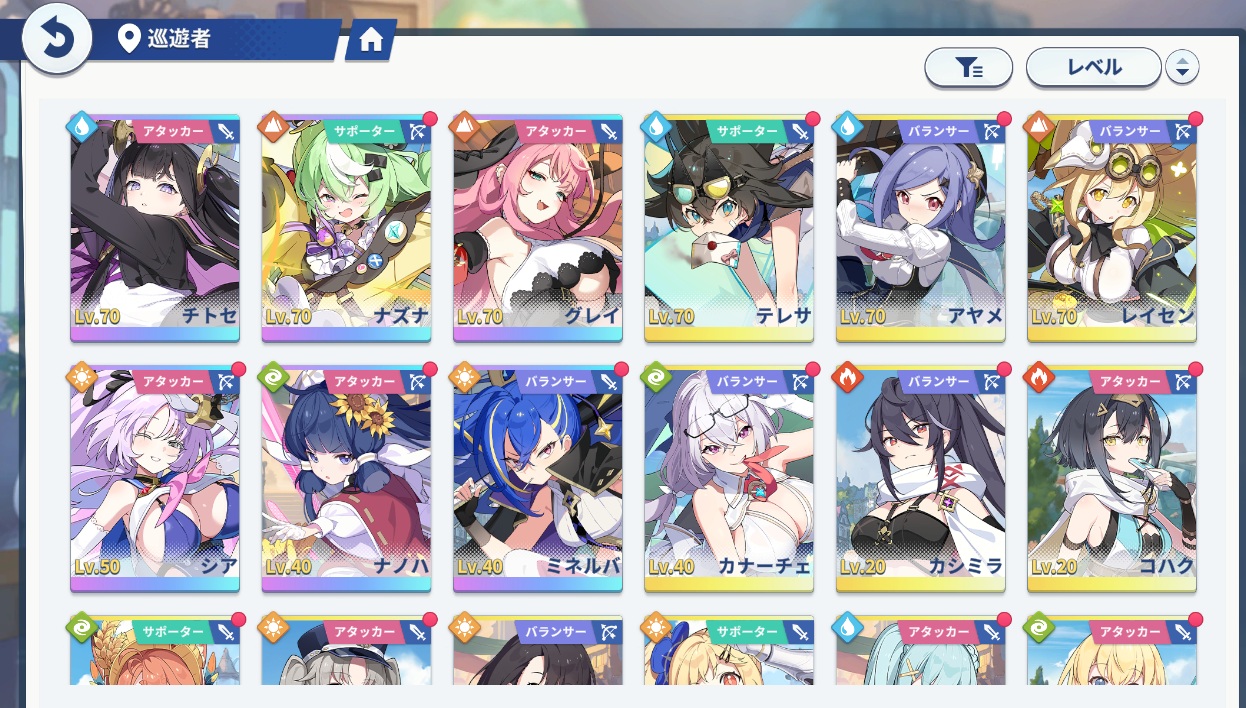Open the home screen via house icon
Screen dimensions: 1246x708
371,40
